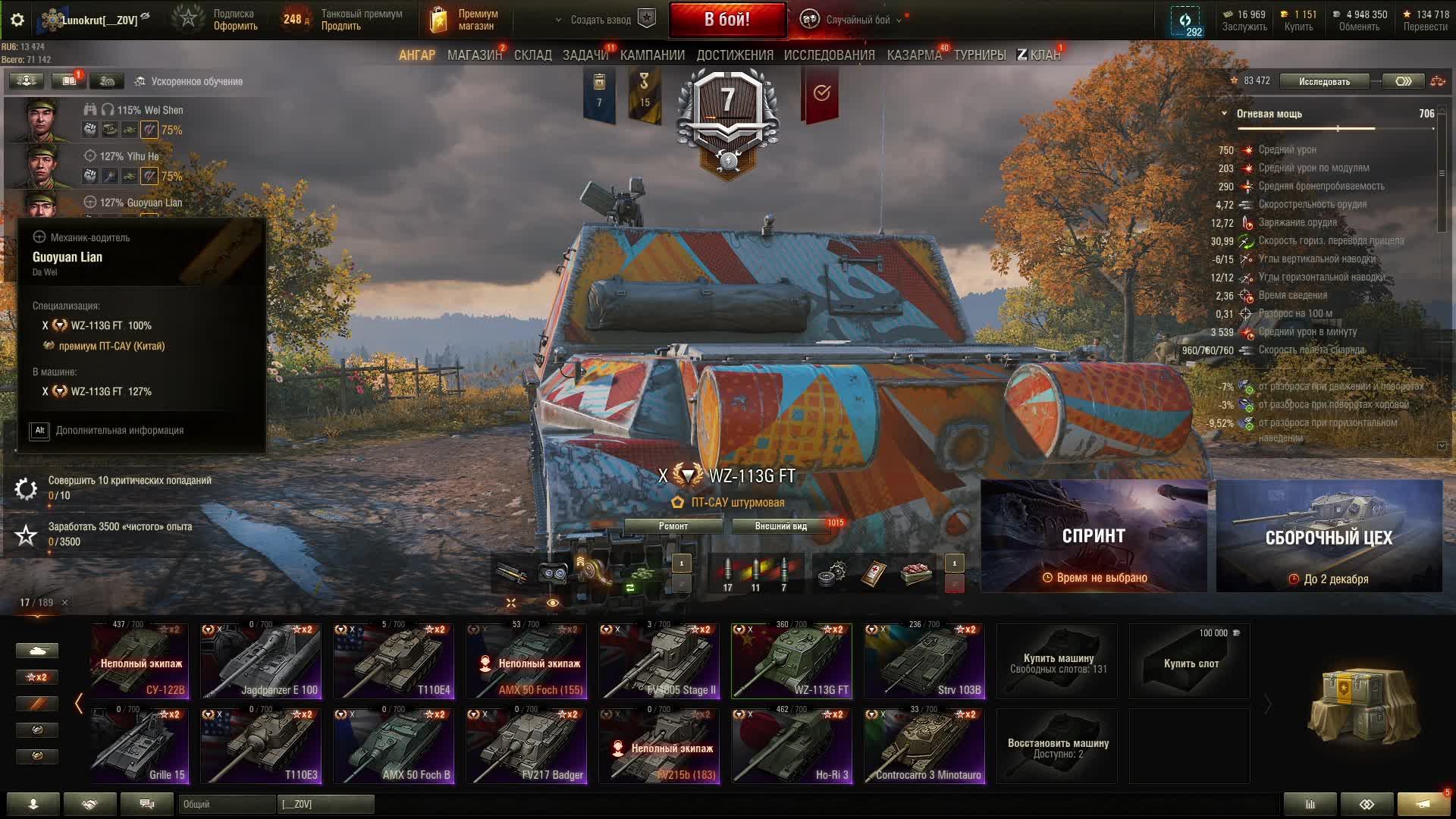Image resolution: width=1456 pixels, height=819 pixels.
Task: Go to the ЗАДАЧИ missions tab
Action: [x=585, y=55]
